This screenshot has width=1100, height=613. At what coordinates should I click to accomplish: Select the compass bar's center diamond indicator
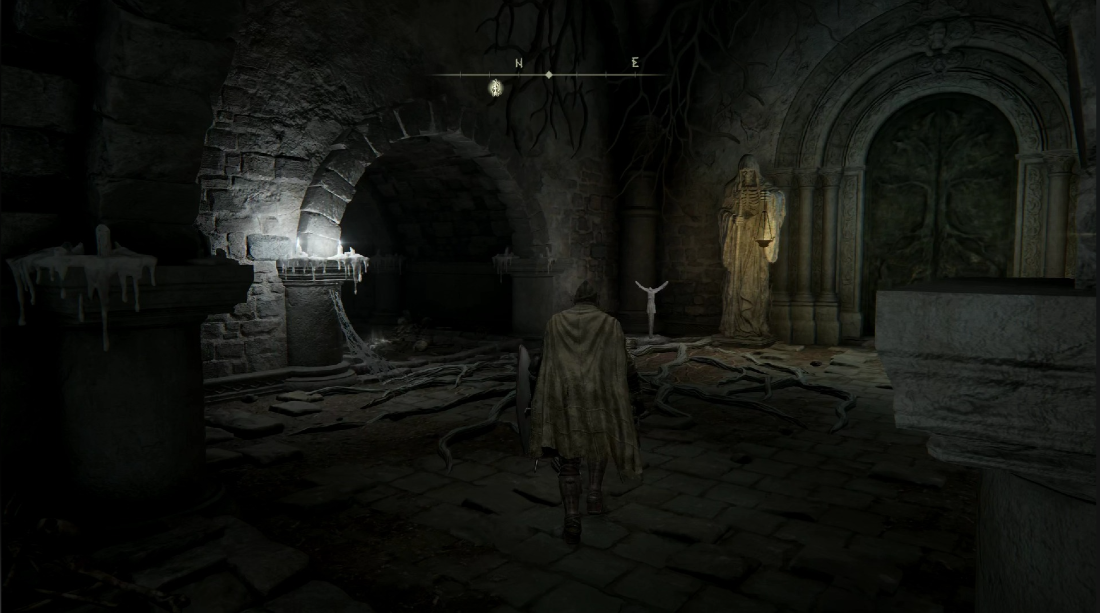548,75
